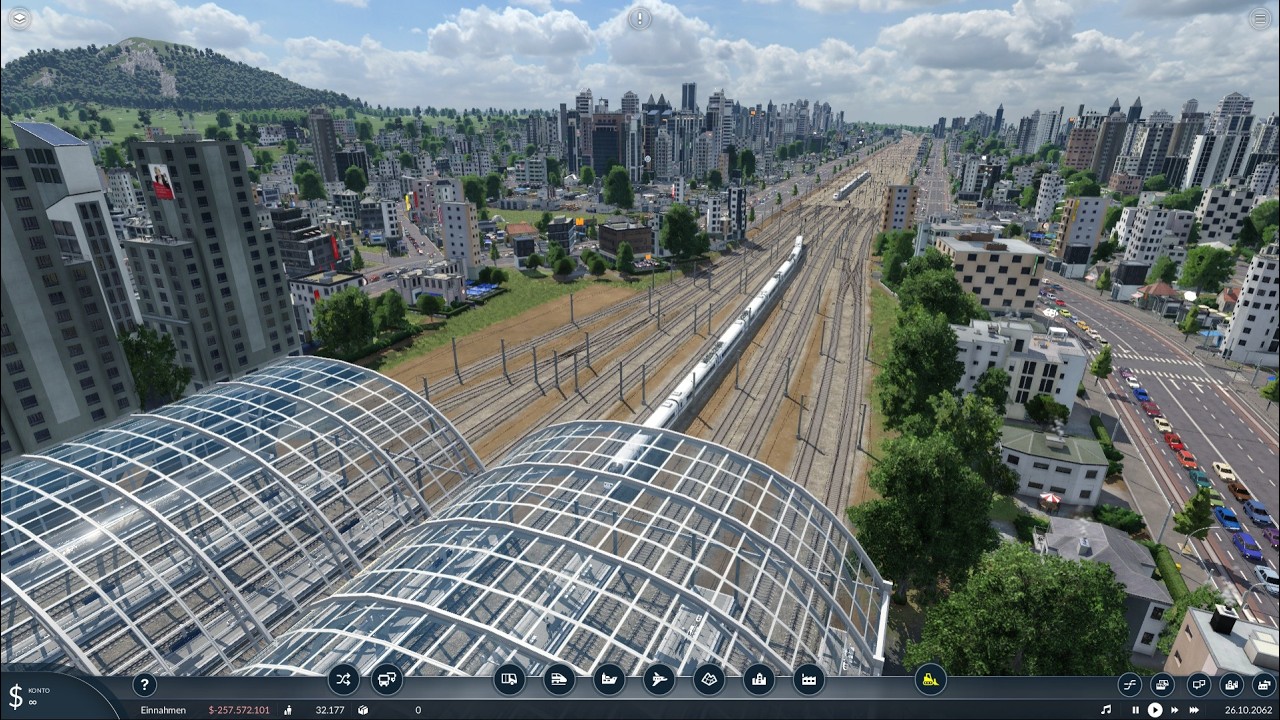Select the water construction ship menu
Viewport: 1280px width, 720px height.
point(609,680)
